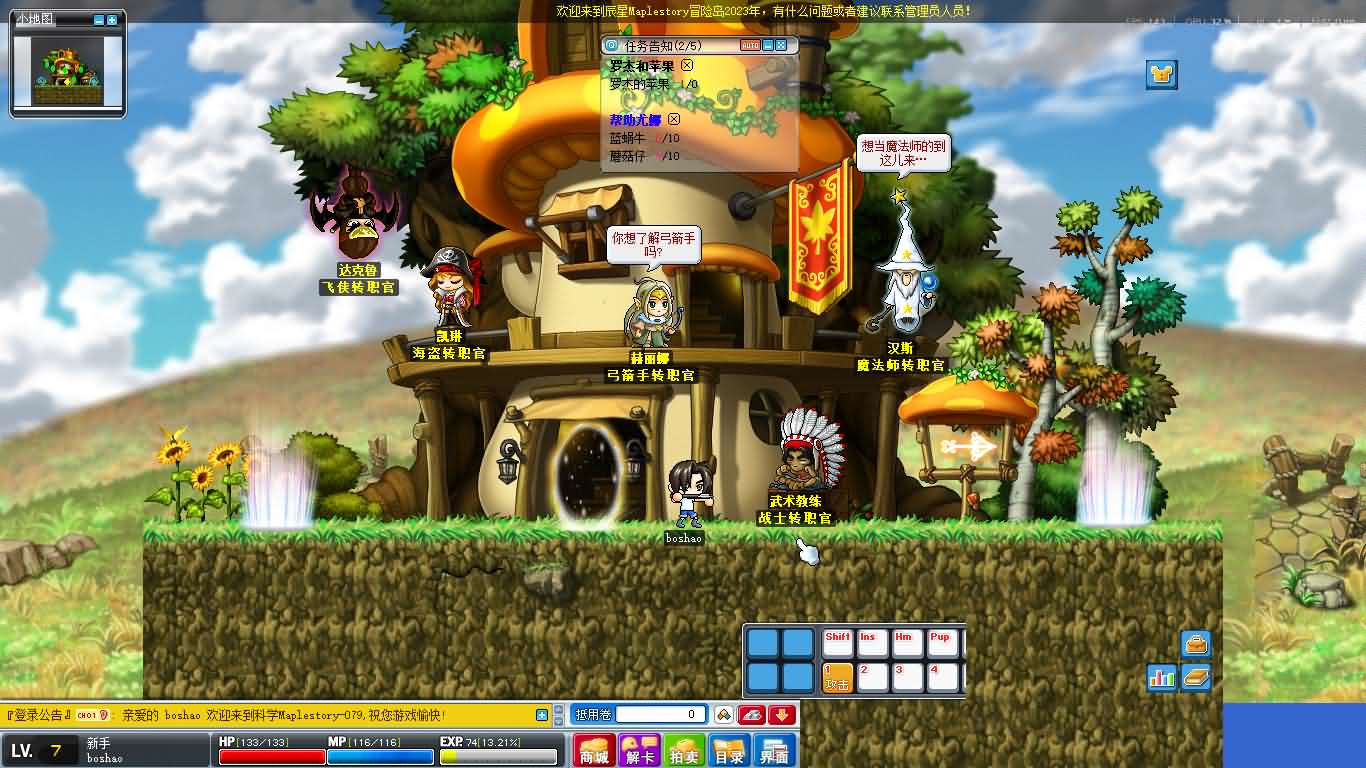Image resolution: width=1366 pixels, height=768 pixels.
Task: Open the green 拍卖 auction icon
Action: click(684, 748)
